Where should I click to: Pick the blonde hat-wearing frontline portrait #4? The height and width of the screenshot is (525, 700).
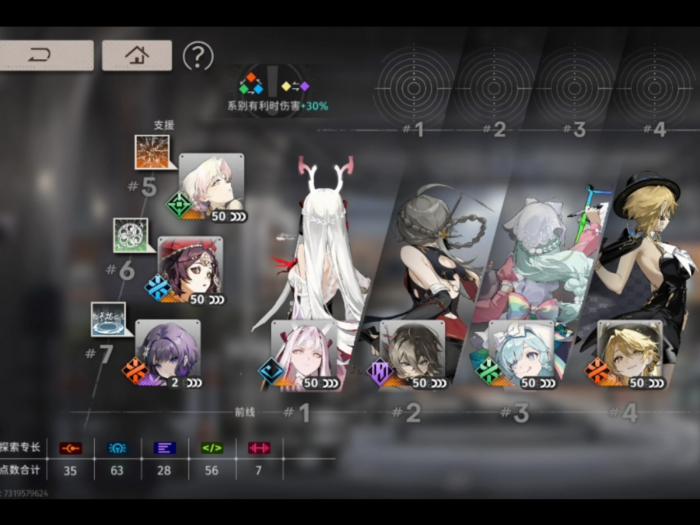[629, 354]
